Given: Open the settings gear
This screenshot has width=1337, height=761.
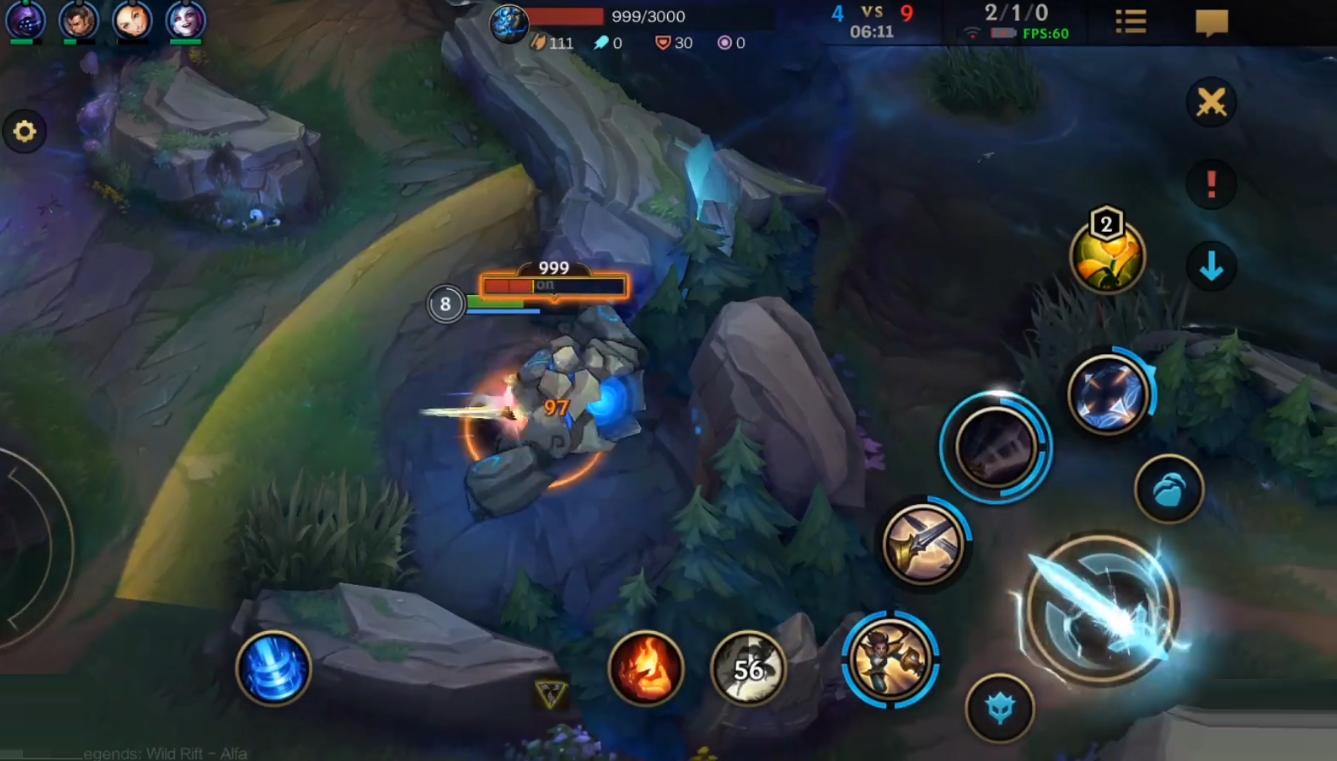Looking at the screenshot, I should coord(24,131).
